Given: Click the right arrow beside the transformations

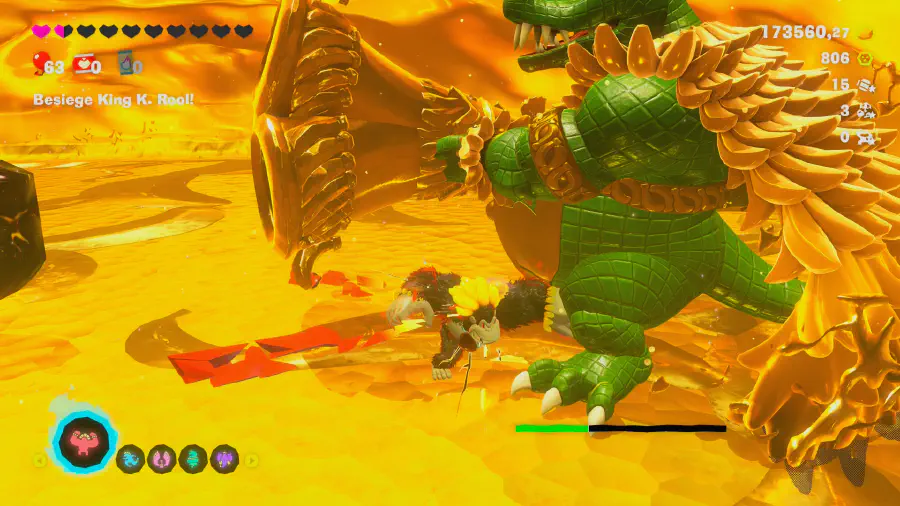Looking at the screenshot, I should (252, 460).
